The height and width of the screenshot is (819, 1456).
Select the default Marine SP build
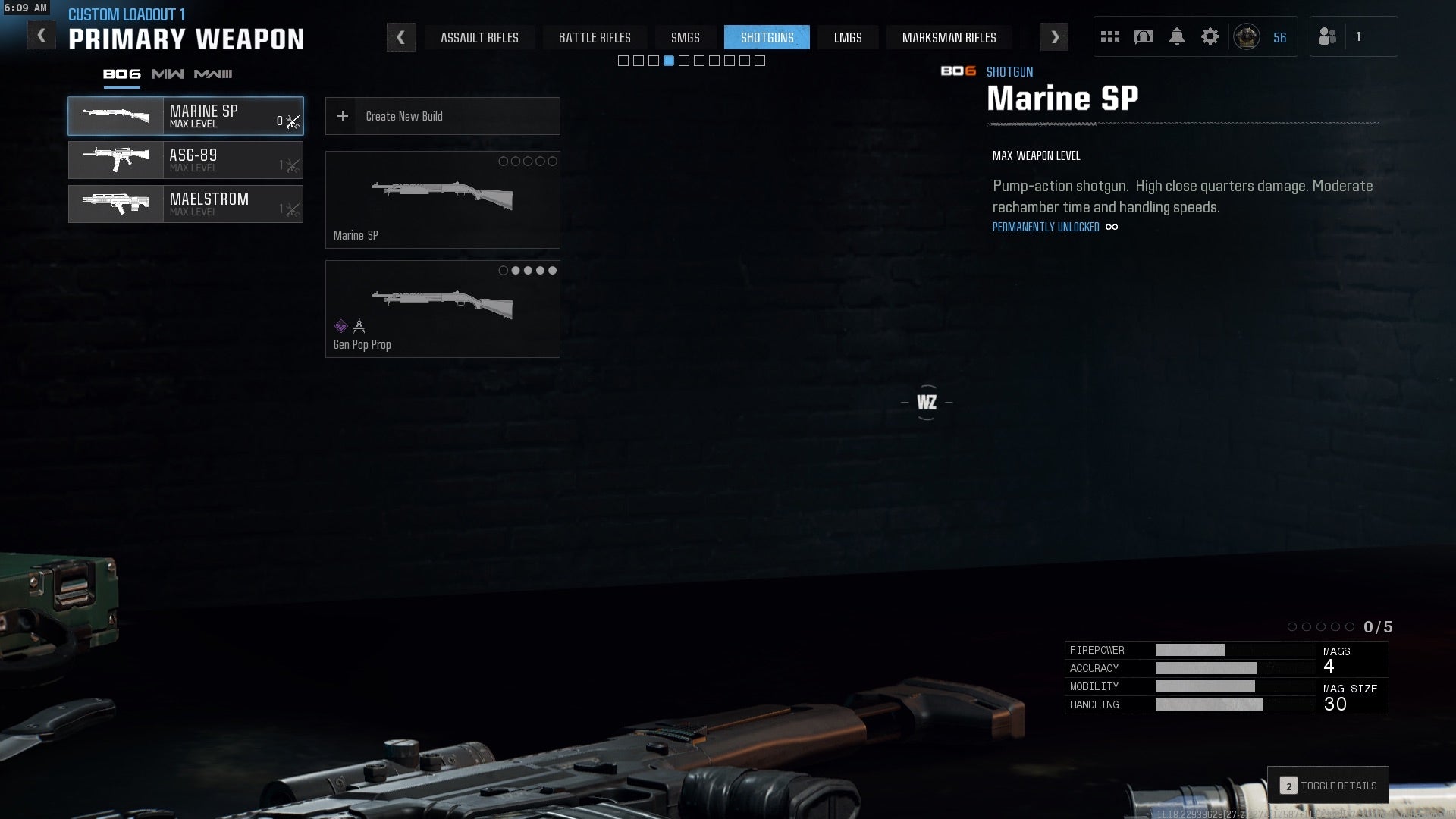[442, 199]
